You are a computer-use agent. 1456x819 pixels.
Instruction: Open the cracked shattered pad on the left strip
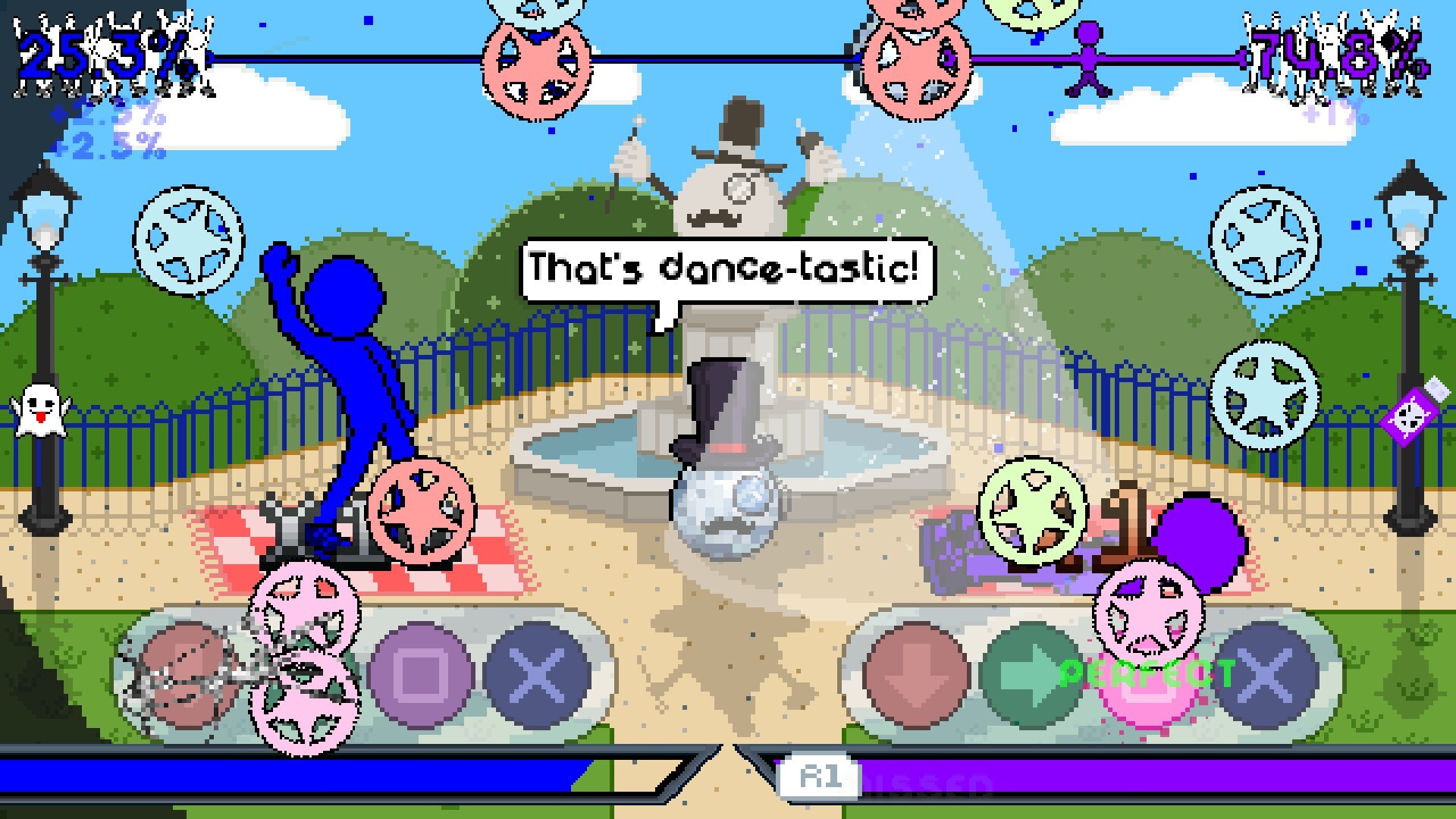pyautogui.click(x=186, y=675)
